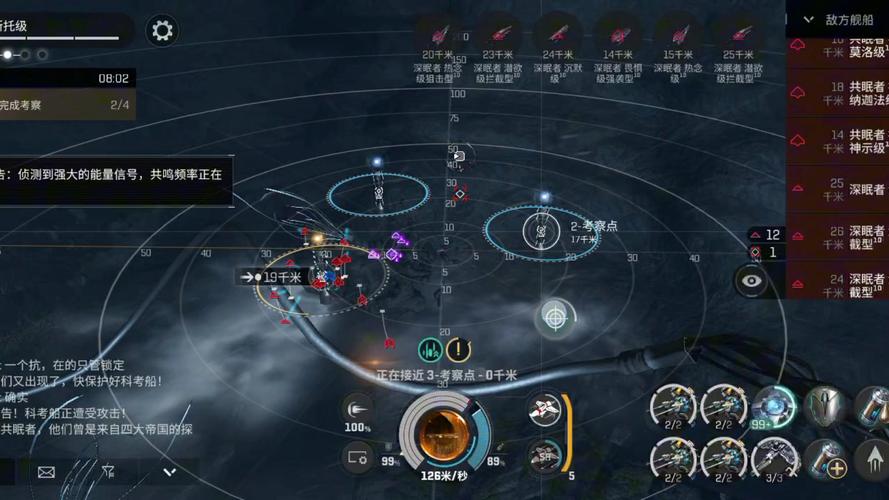This screenshot has height=500, width=889.
Task: Choose the 纳迦法级 enemy row at 18千米
Action: (x=838, y=93)
